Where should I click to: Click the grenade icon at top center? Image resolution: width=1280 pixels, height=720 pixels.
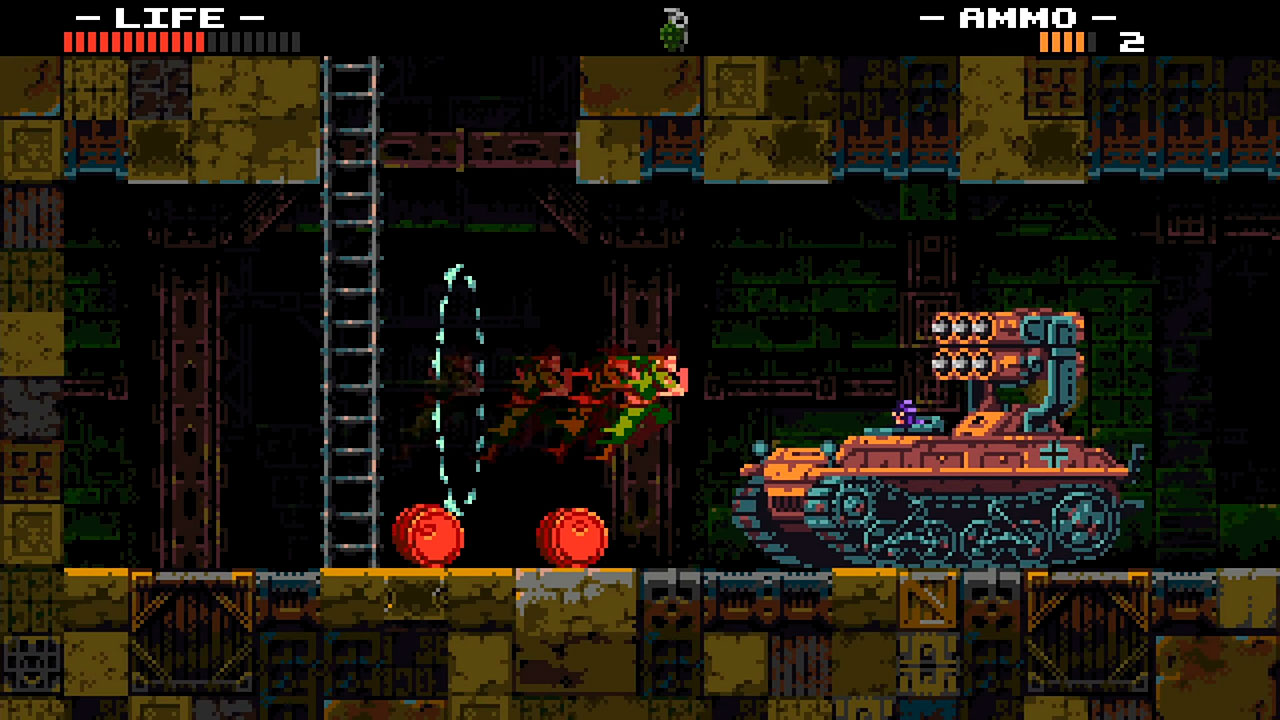pyautogui.click(x=672, y=27)
